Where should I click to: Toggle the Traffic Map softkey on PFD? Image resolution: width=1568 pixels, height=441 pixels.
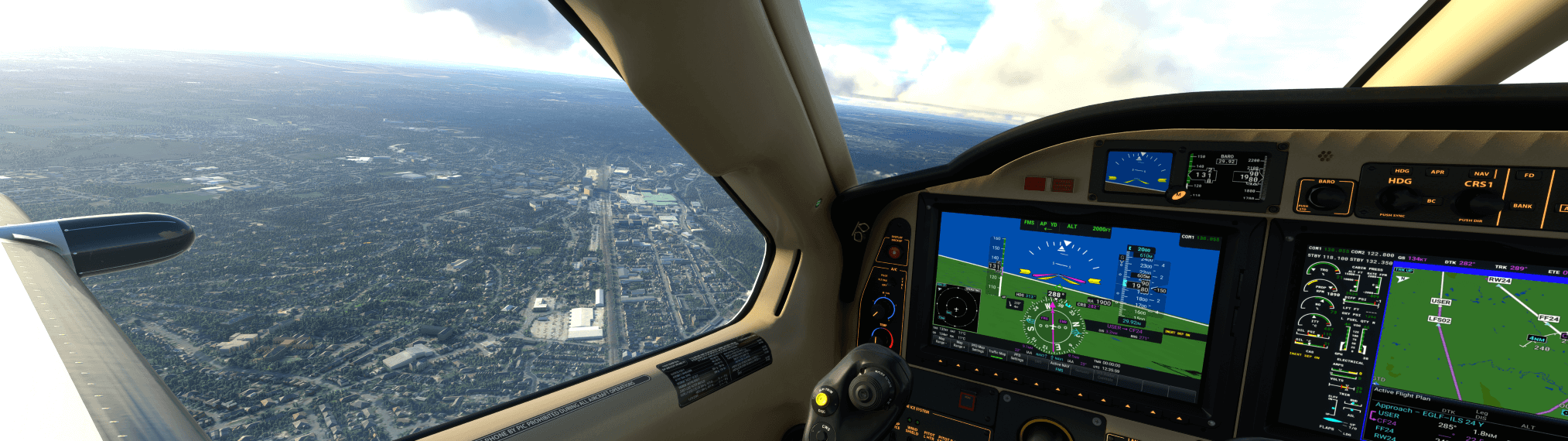click(x=997, y=353)
